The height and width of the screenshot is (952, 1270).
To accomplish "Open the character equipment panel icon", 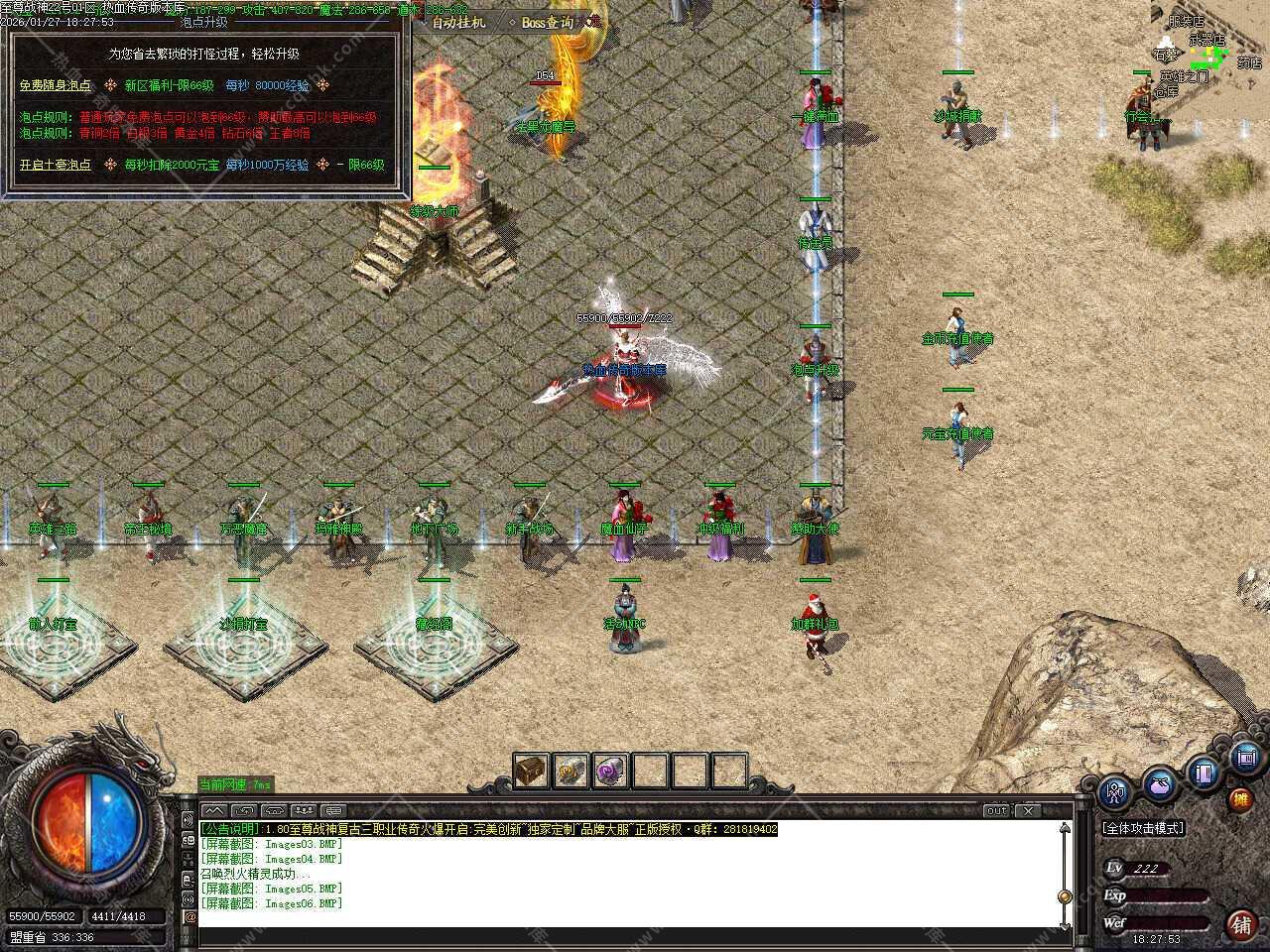I will 1116,792.
